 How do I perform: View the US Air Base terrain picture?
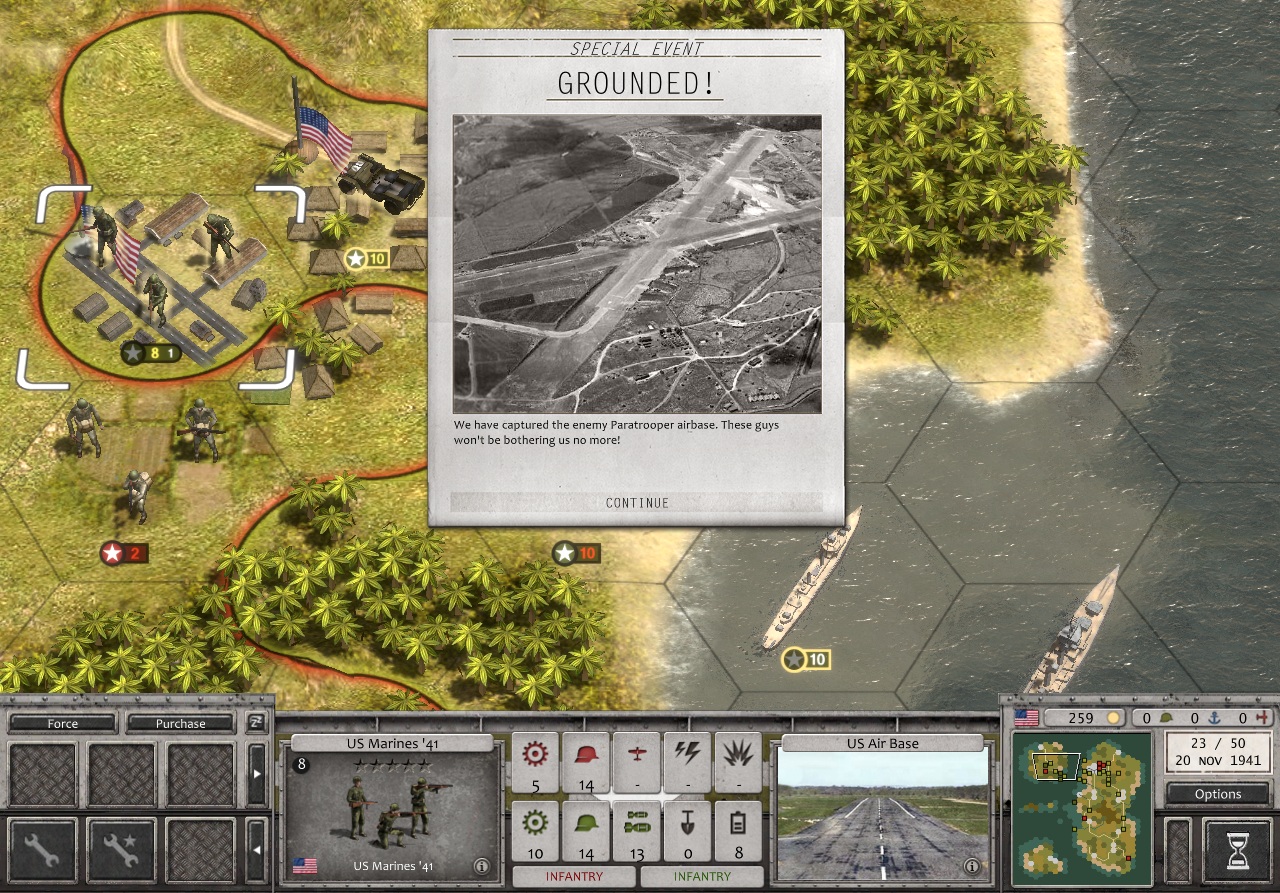(x=880, y=812)
